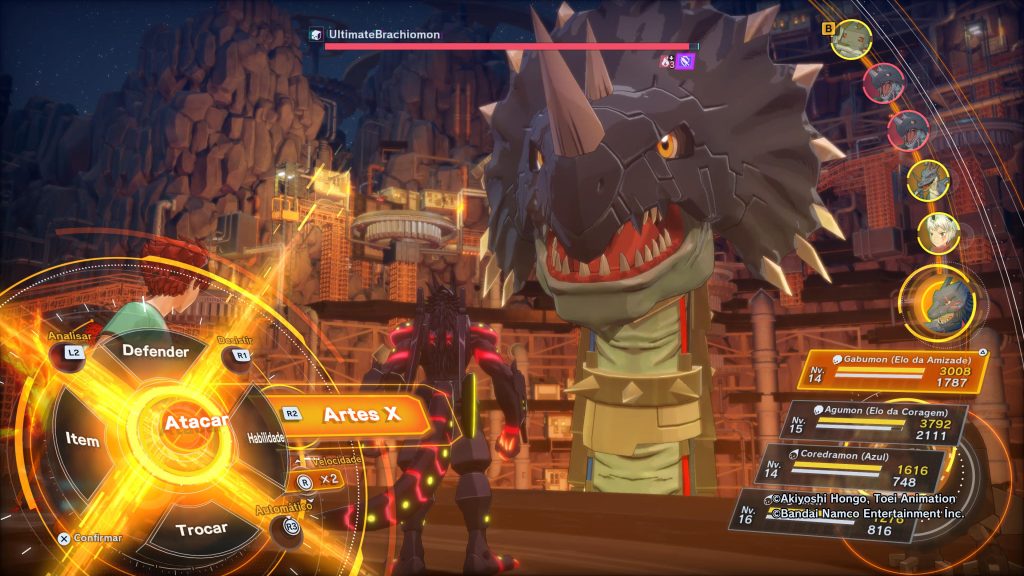Click the large active Gabumon turn portrait
This screenshot has width=1024, height=576.
point(937,302)
